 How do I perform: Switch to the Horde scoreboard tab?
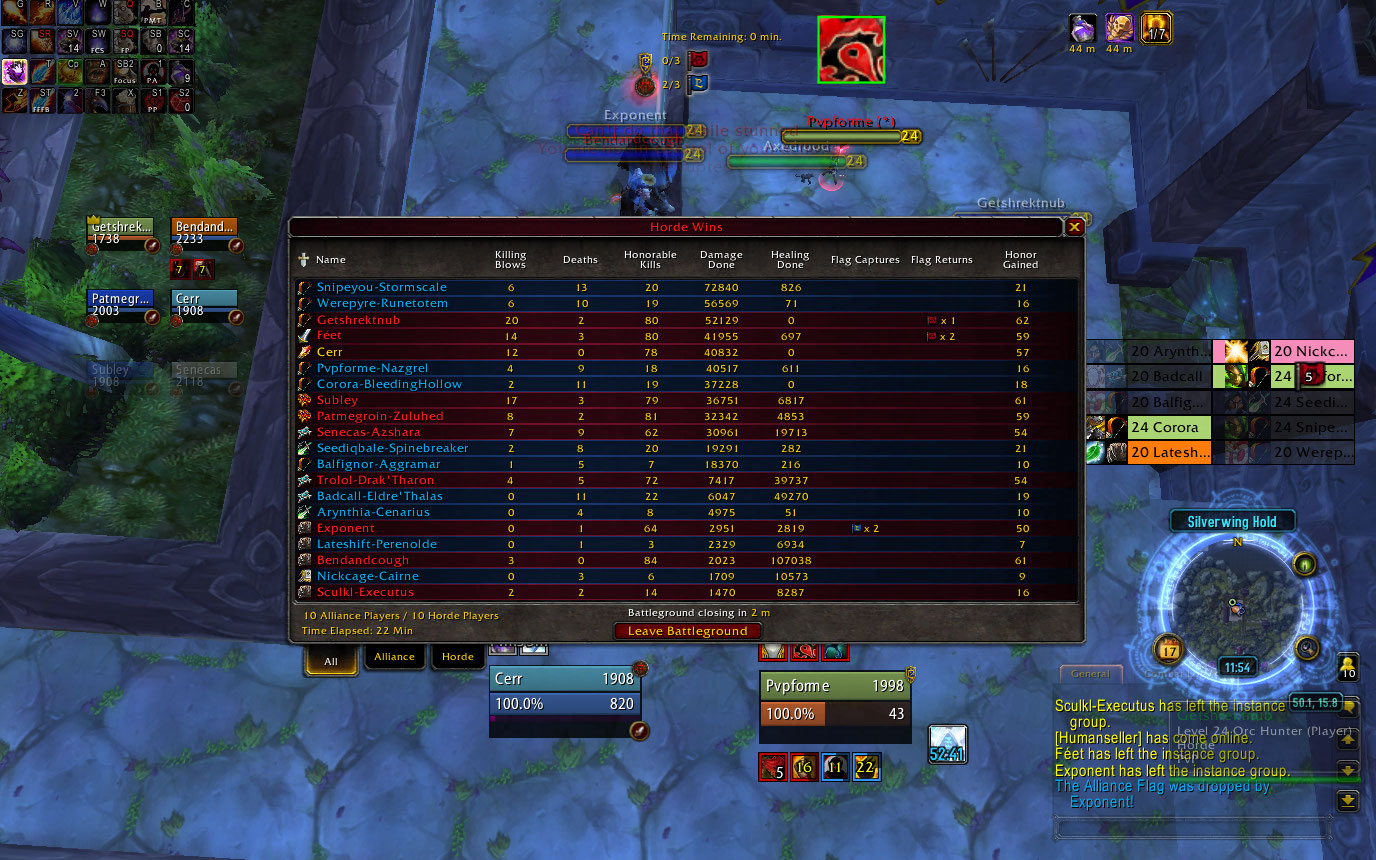point(457,657)
